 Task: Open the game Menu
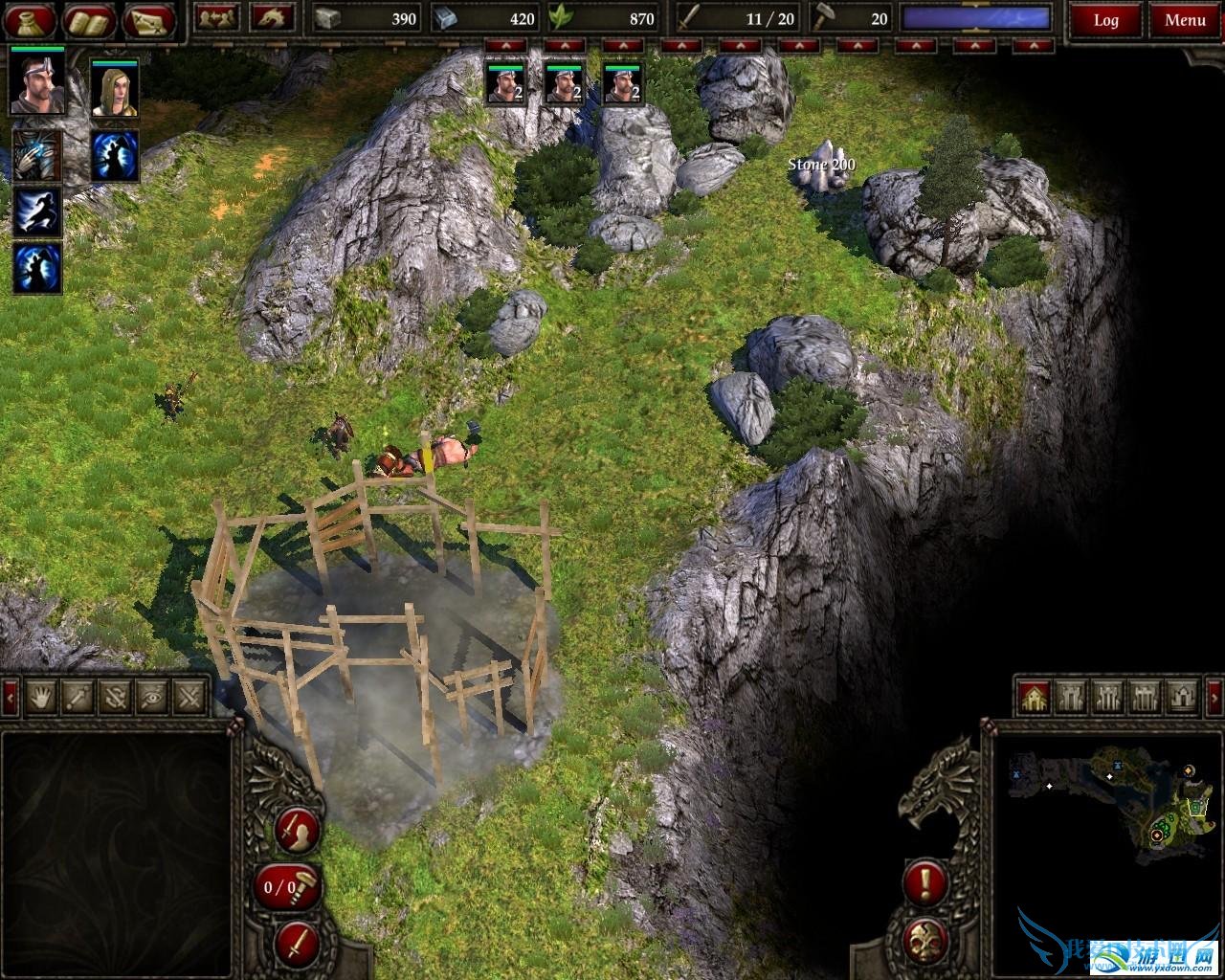click(x=1185, y=19)
